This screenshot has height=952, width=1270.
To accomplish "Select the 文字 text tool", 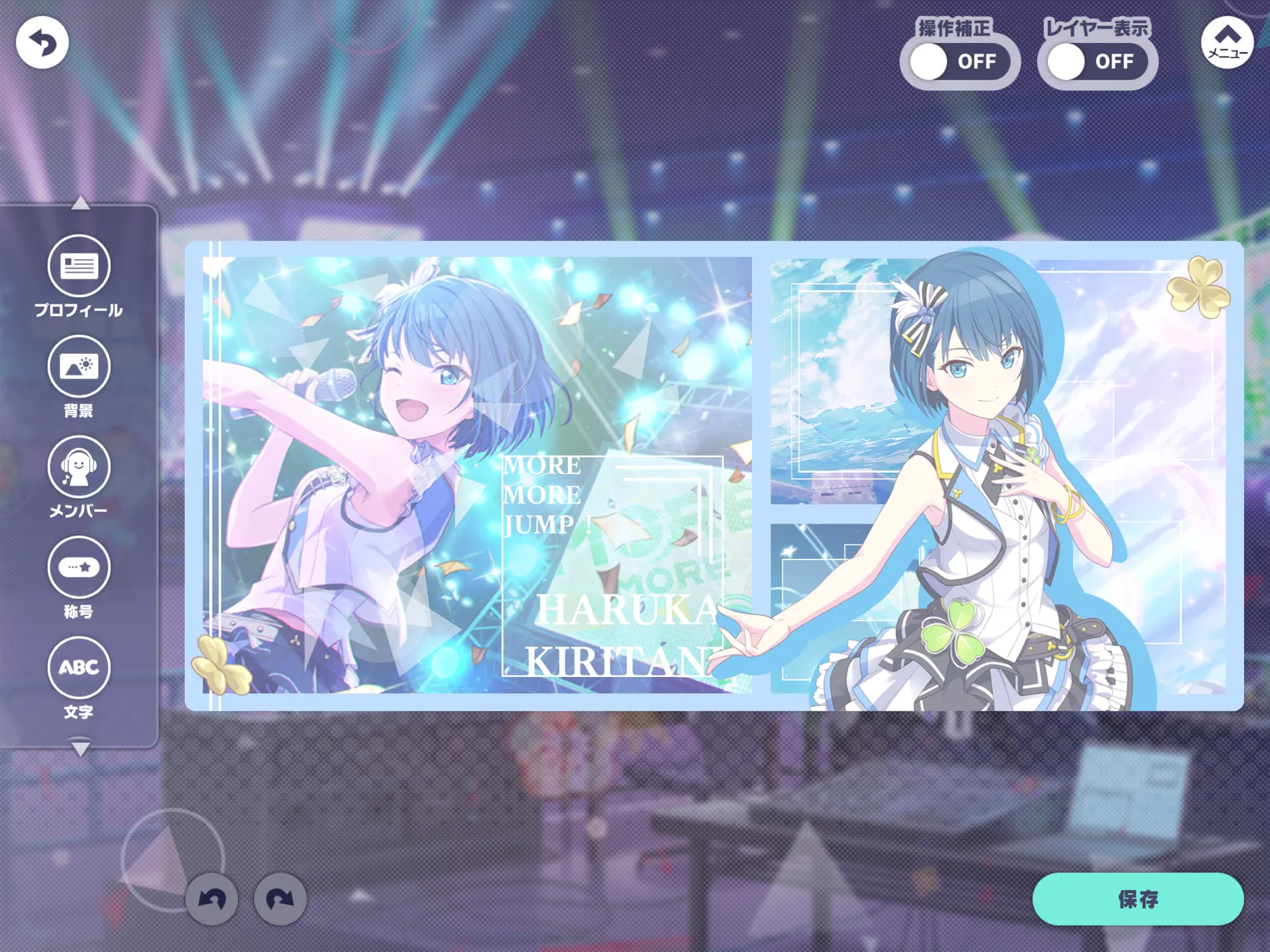I will [79, 668].
